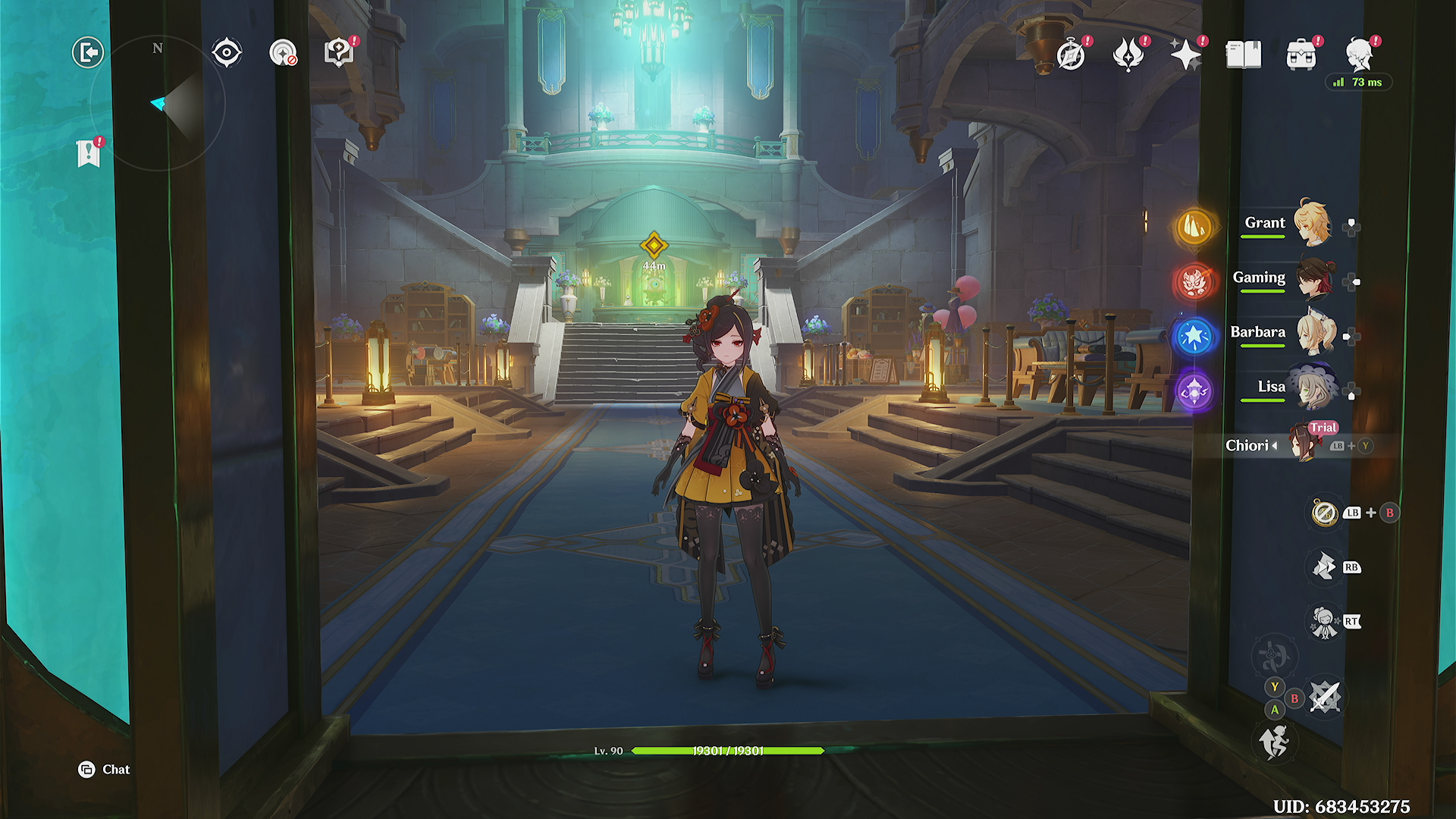Image resolution: width=1456 pixels, height=819 pixels.
Task: Activate the sprint dash icon
Action: pos(1274,742)
